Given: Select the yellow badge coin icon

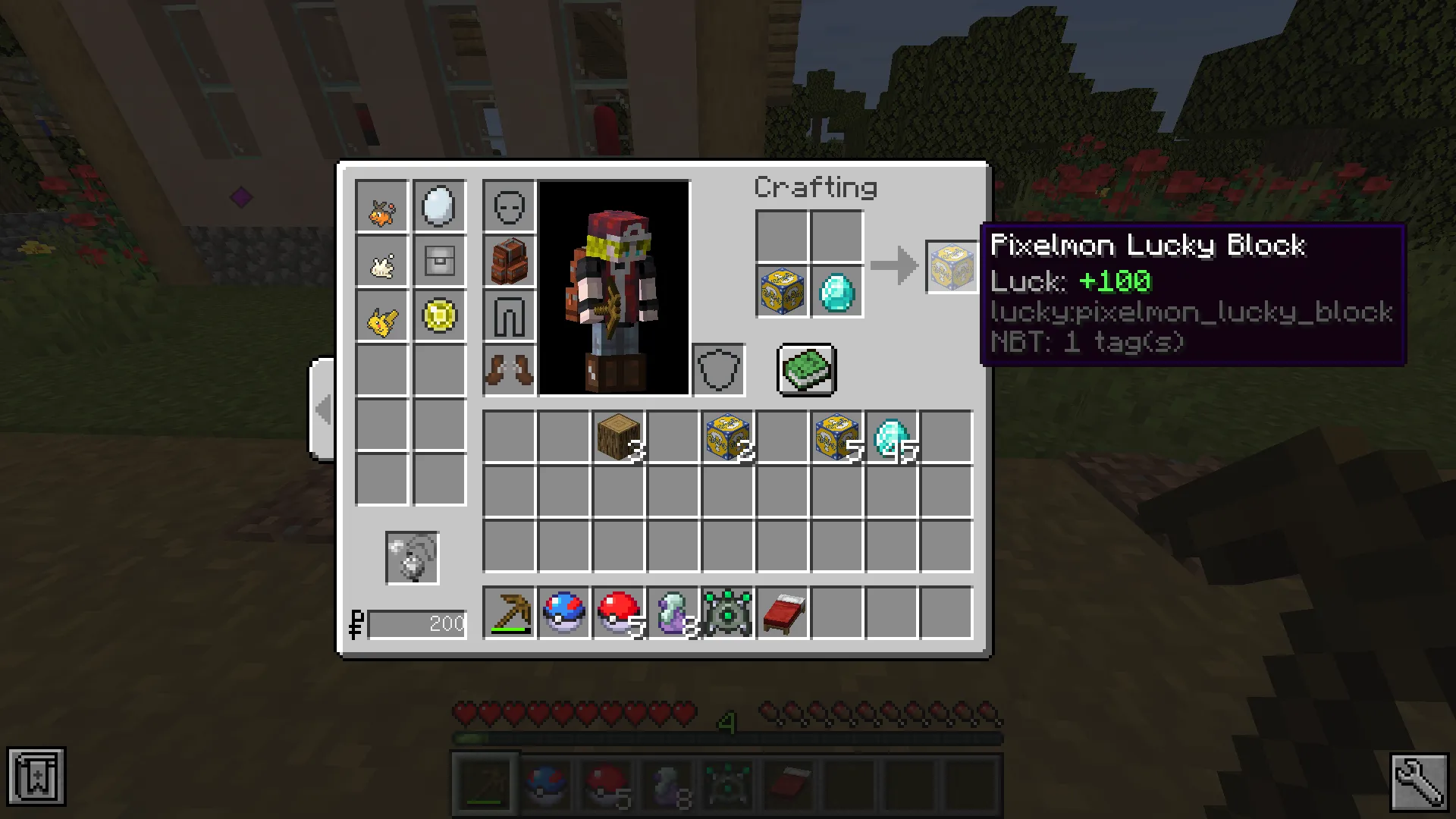Looking at the screenshot, I should click(439, 317).
